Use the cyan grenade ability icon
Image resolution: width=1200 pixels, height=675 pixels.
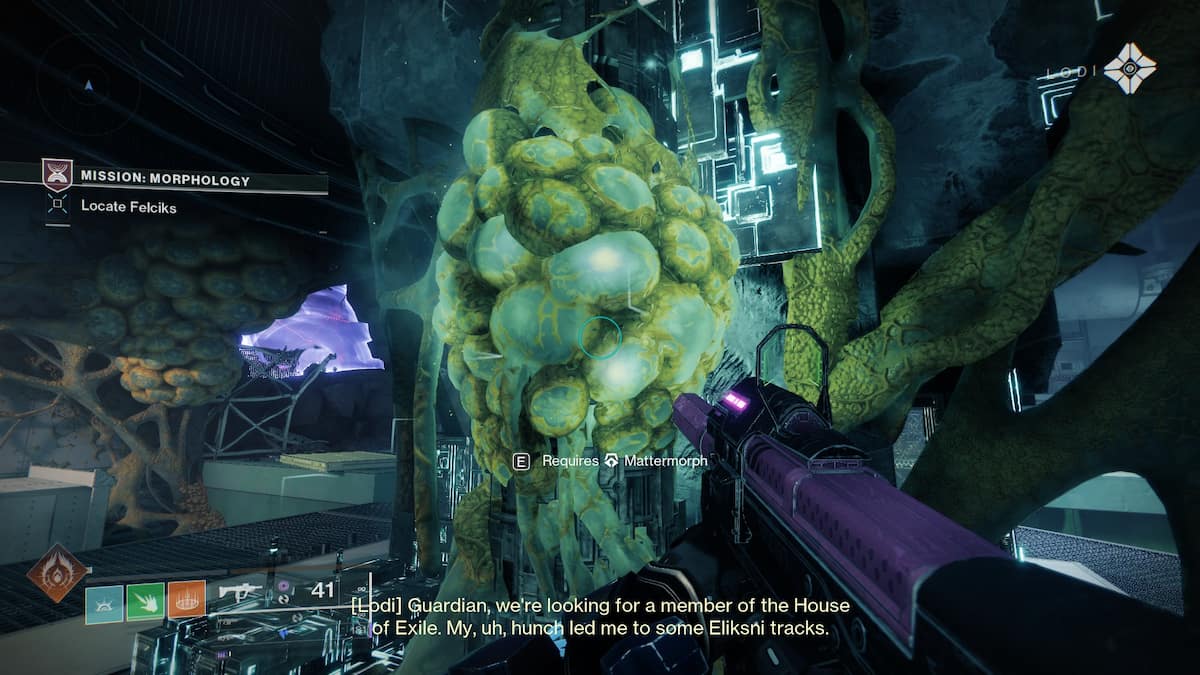coord(104,598)
